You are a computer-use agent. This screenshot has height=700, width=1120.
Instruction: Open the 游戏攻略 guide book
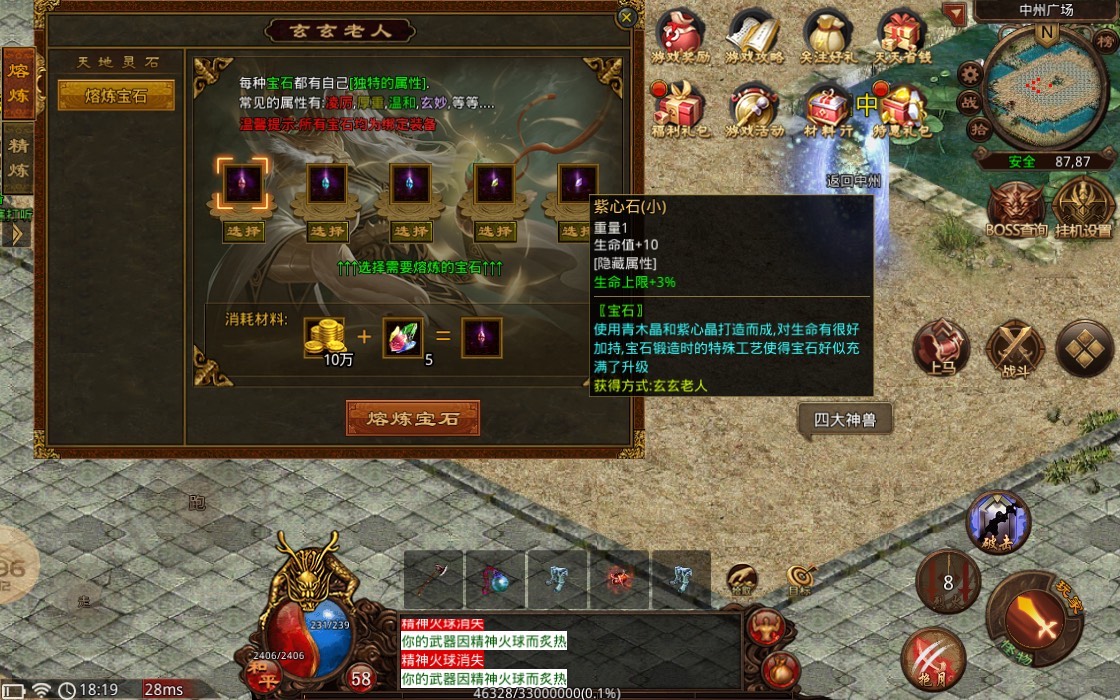pyautogui.click(x=754, y=36)
